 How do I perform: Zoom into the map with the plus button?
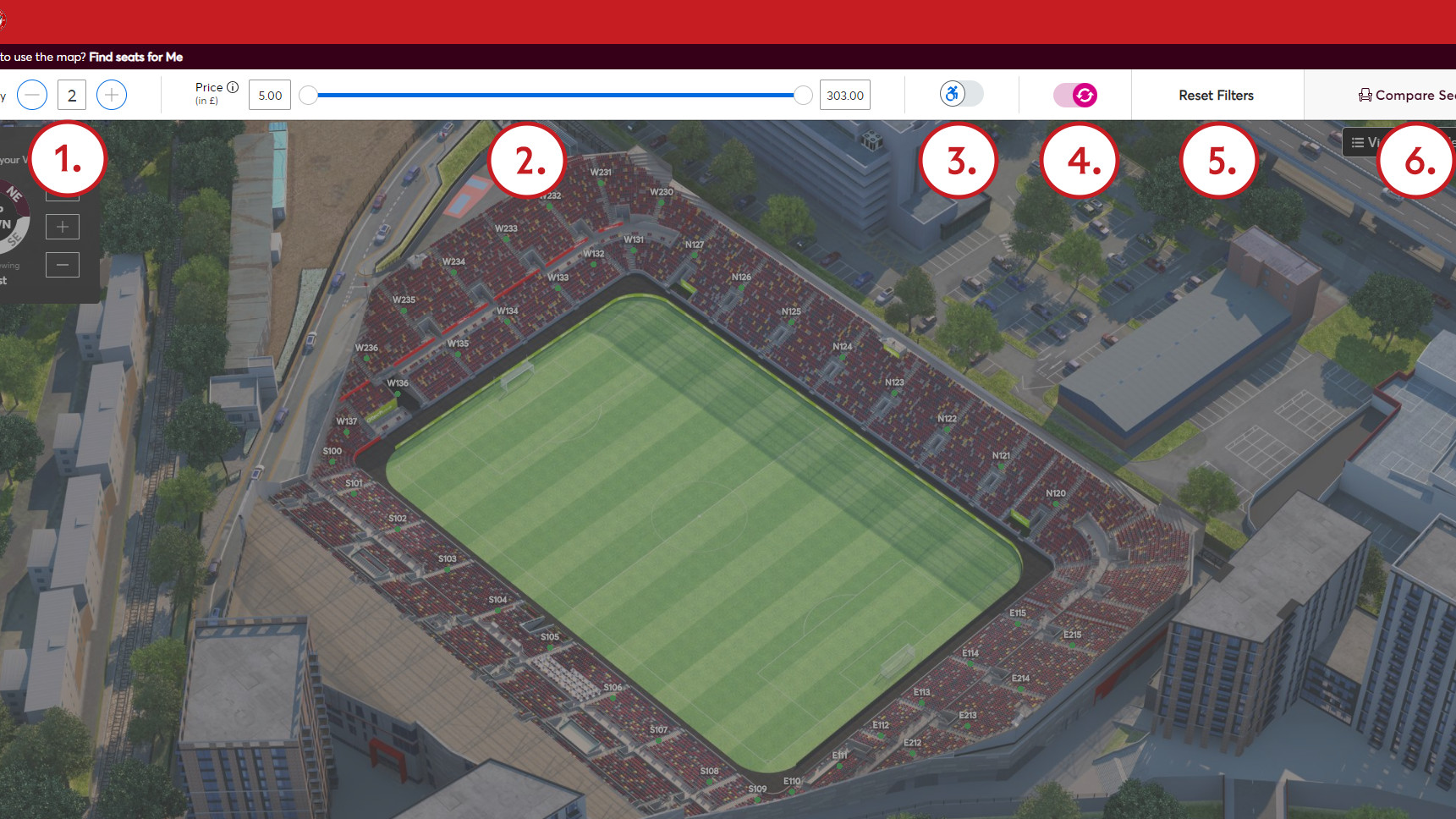pyautogui.click(x=62, y=226)
